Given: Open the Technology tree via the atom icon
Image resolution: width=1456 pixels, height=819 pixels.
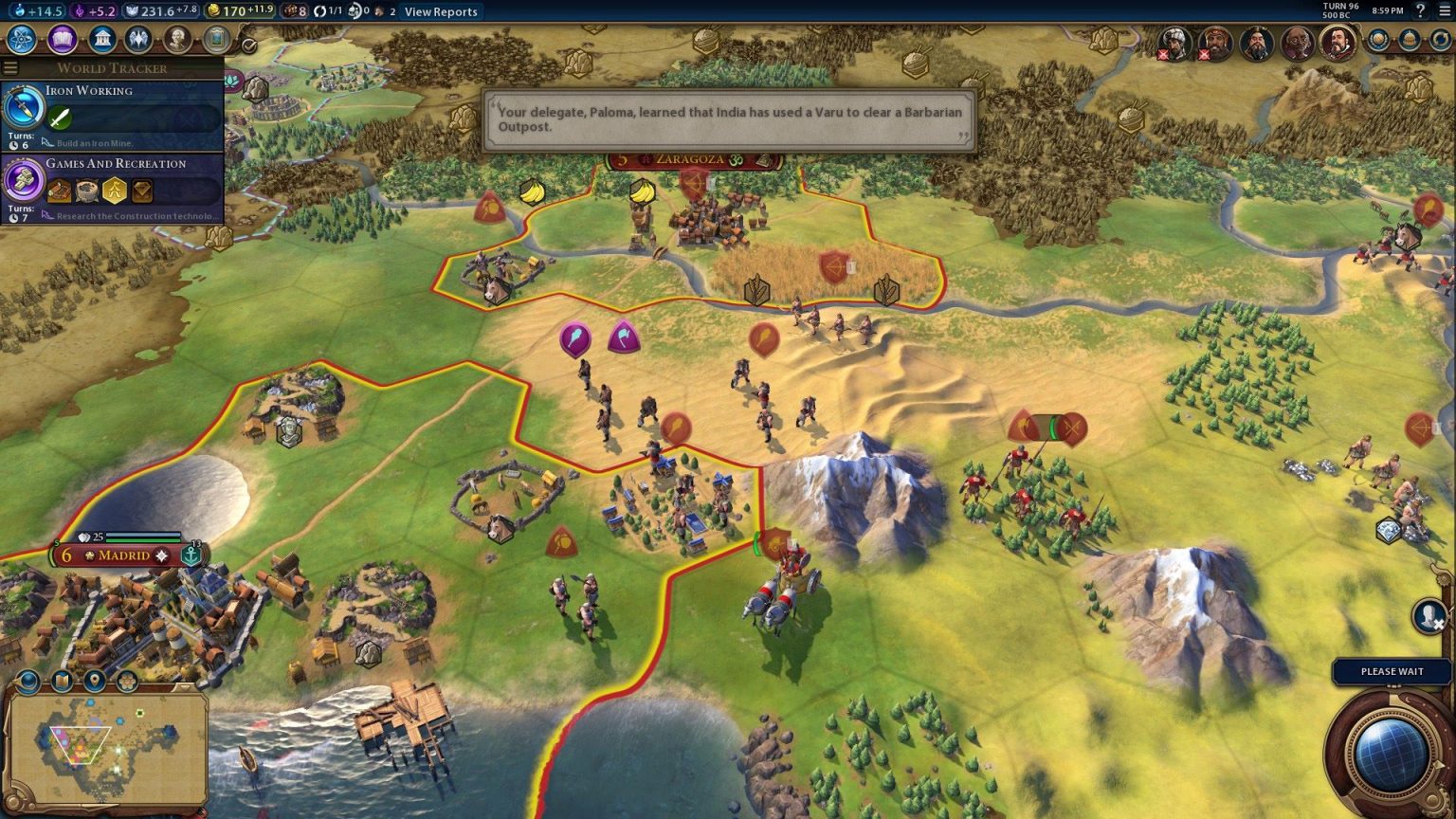Looking at the screenshot, I should coord(22,41).
